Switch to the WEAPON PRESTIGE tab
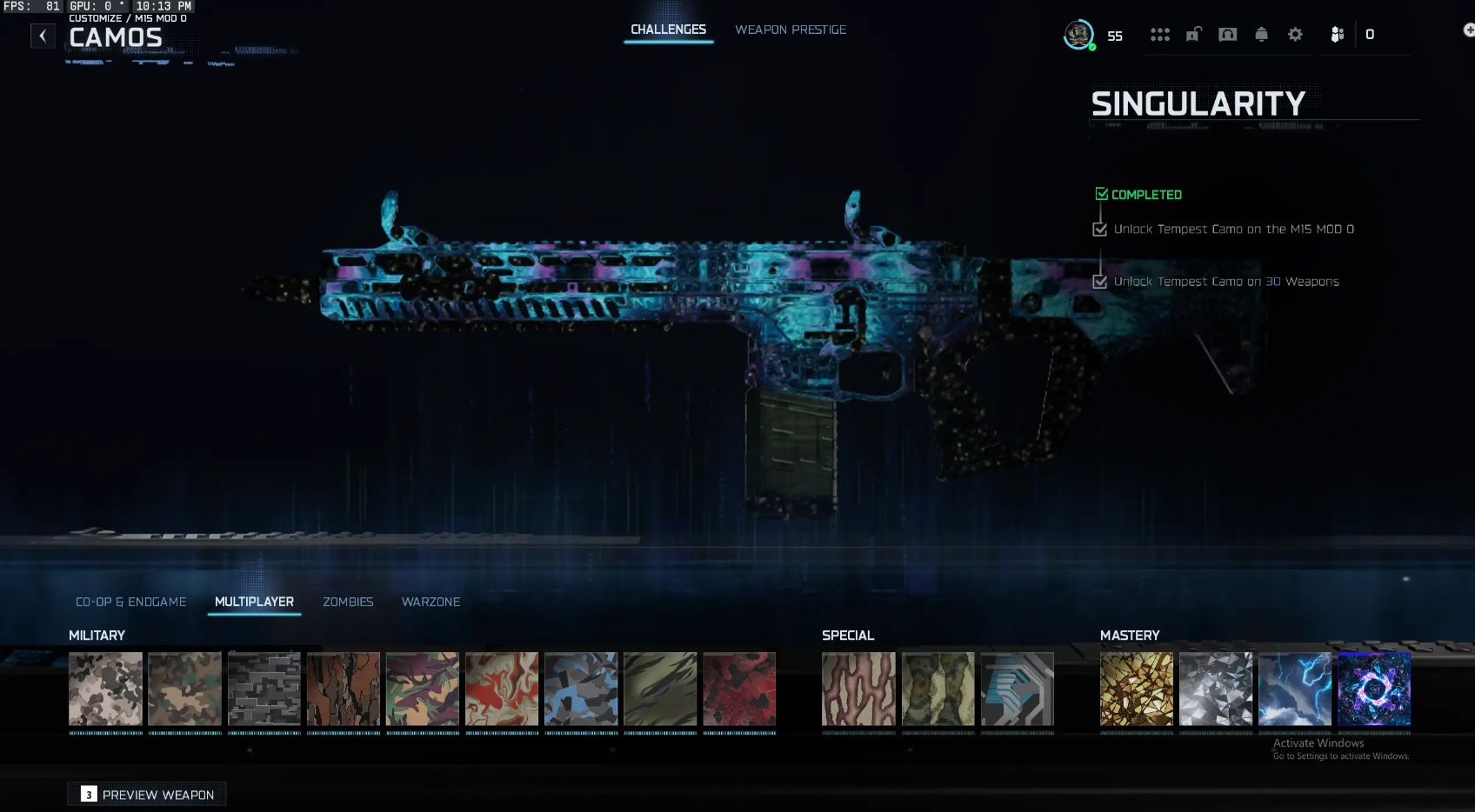 click(791, 29)
